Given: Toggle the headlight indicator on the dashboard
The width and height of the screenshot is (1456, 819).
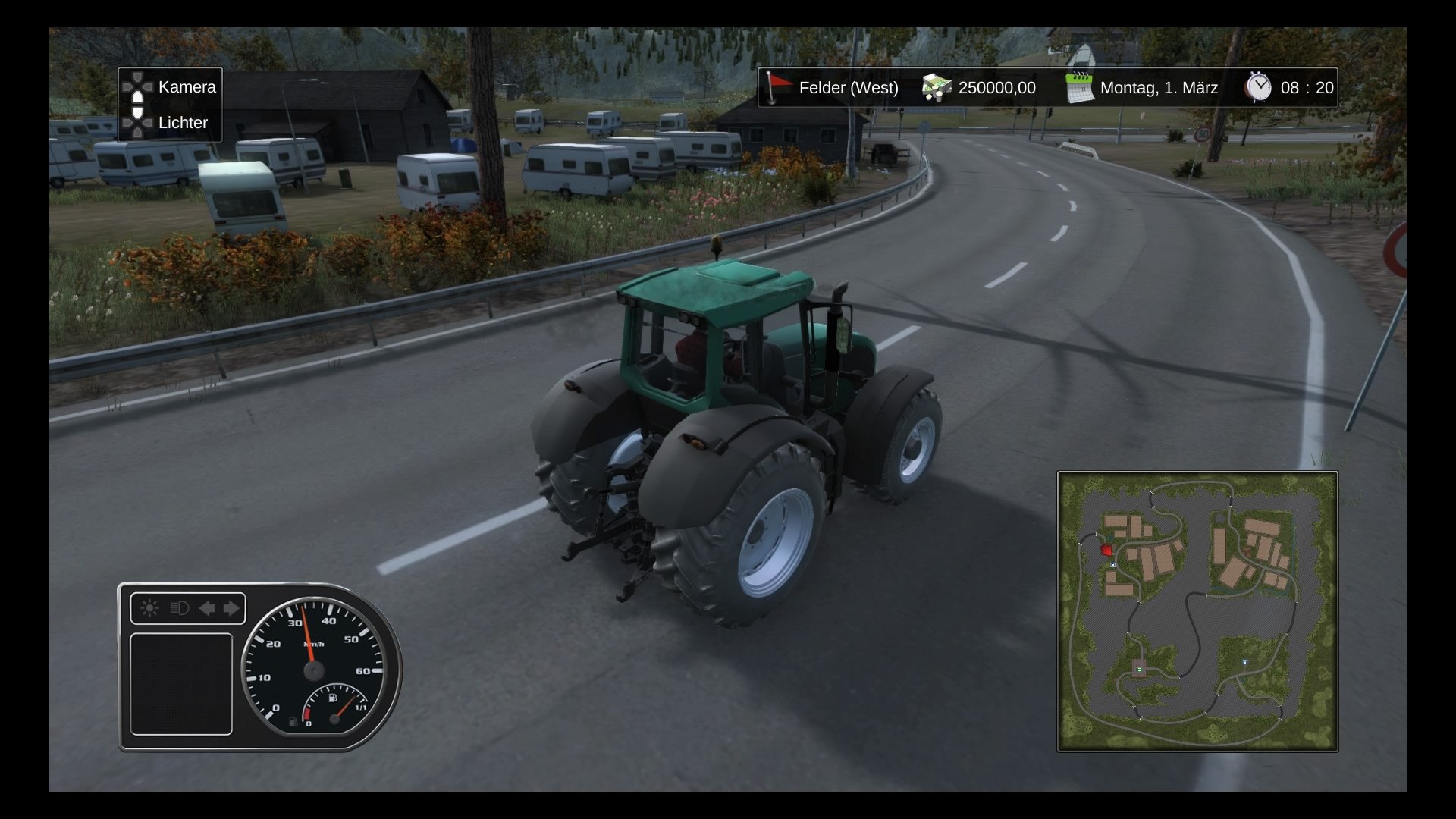Looking at the screenshot, I should [x=180, y=608].
